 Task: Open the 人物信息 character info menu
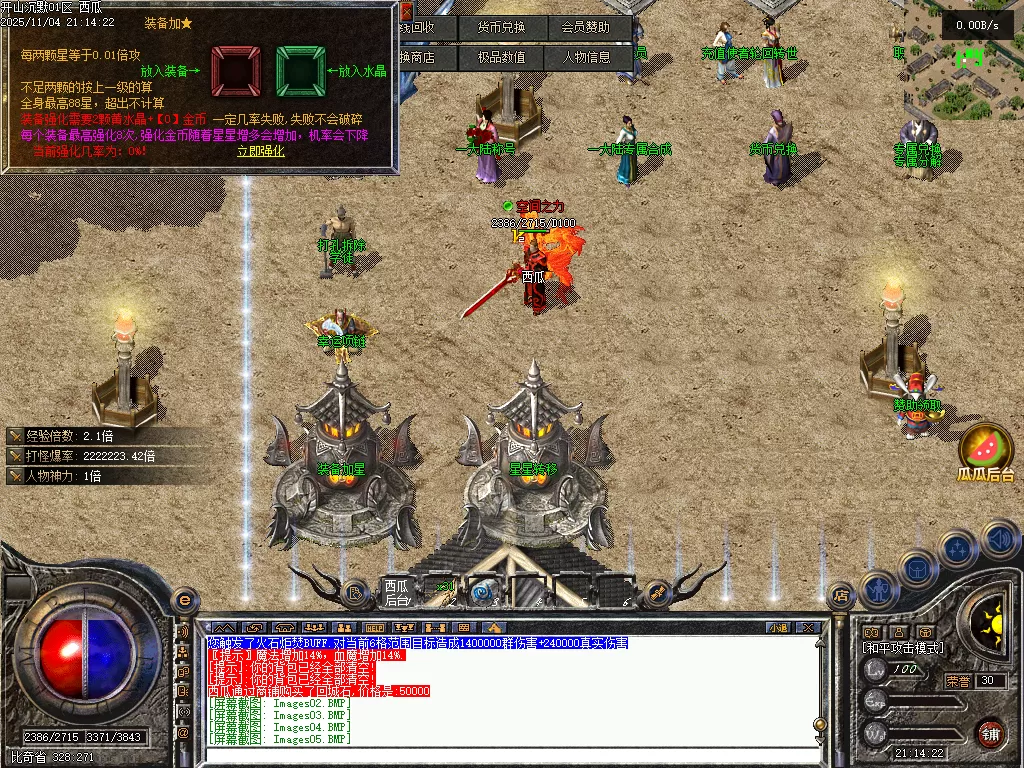tap(587, 57)
